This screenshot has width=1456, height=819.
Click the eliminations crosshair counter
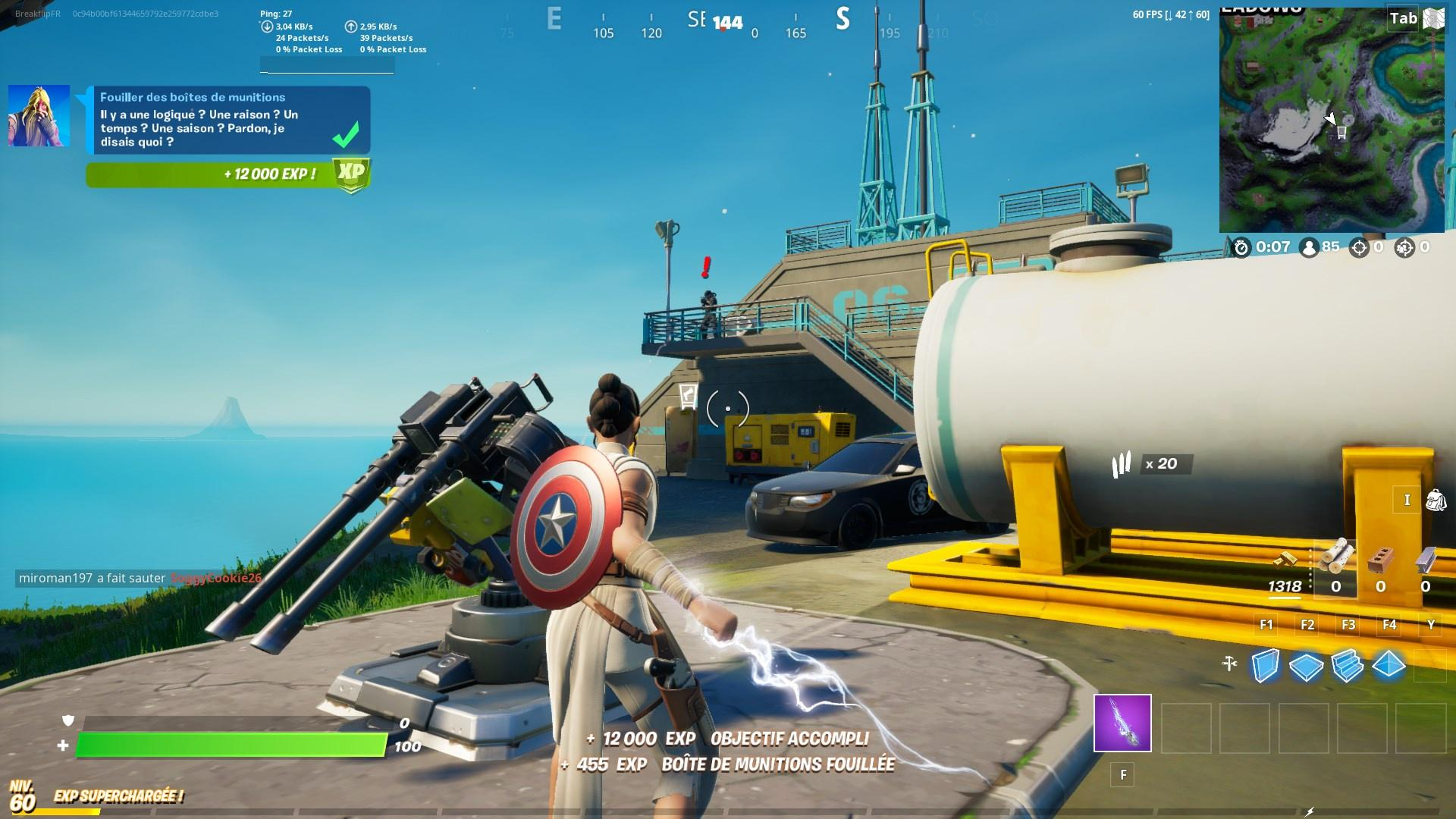(1360, 248)
